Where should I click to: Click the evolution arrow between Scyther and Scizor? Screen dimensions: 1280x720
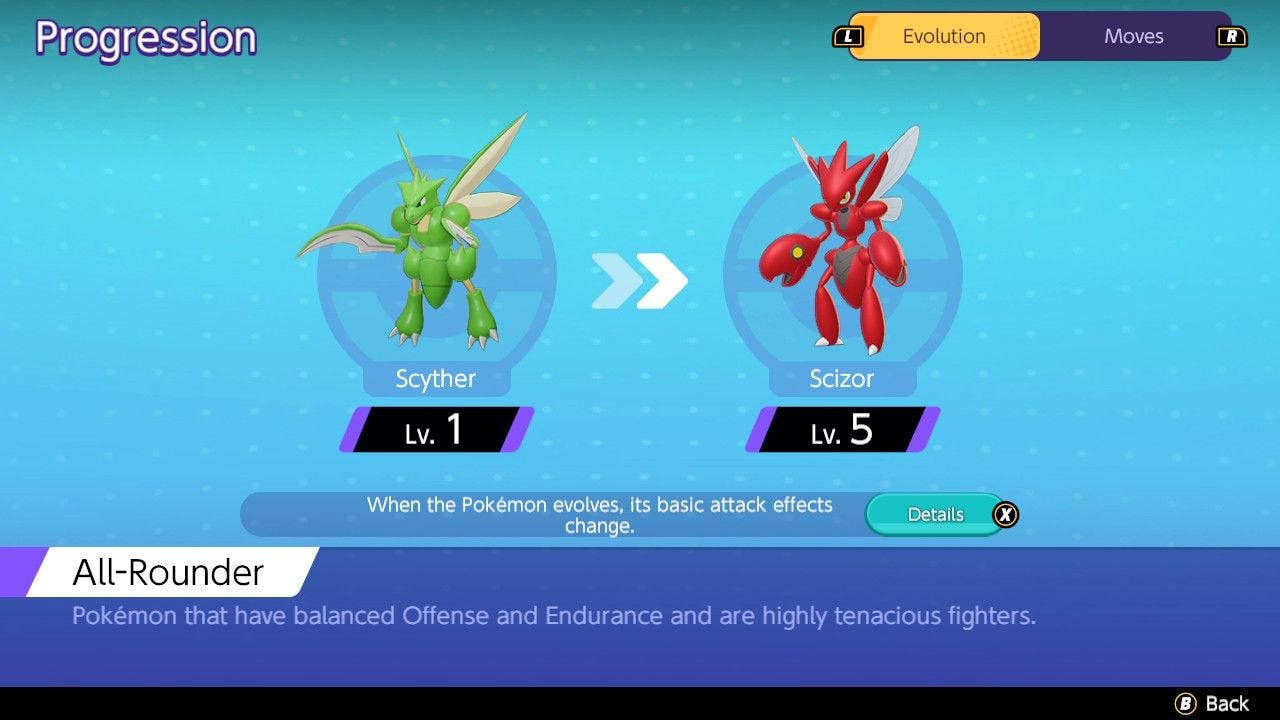click(640, 282)
